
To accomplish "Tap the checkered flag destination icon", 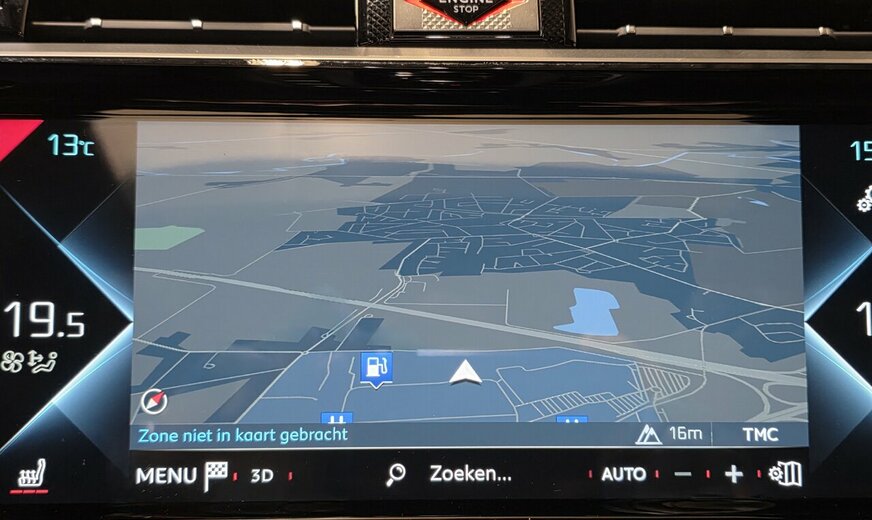I will pos(216,476).
